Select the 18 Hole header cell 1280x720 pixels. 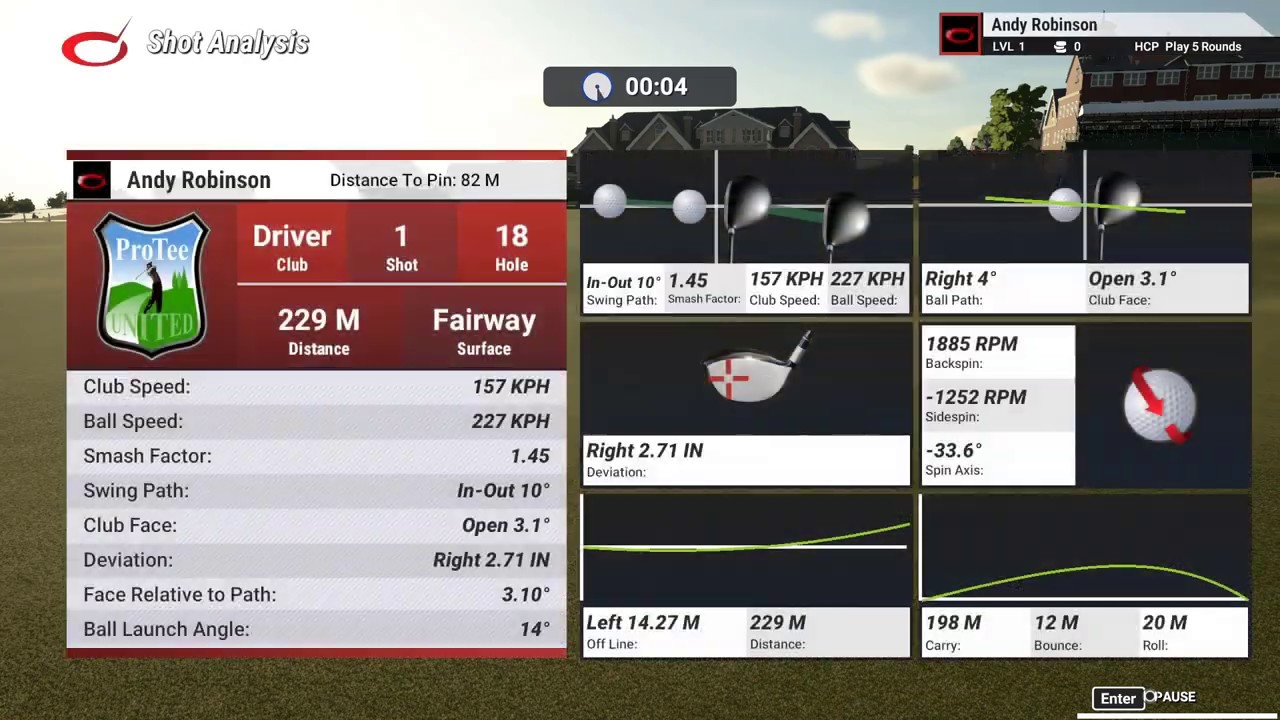coord(511,247)
